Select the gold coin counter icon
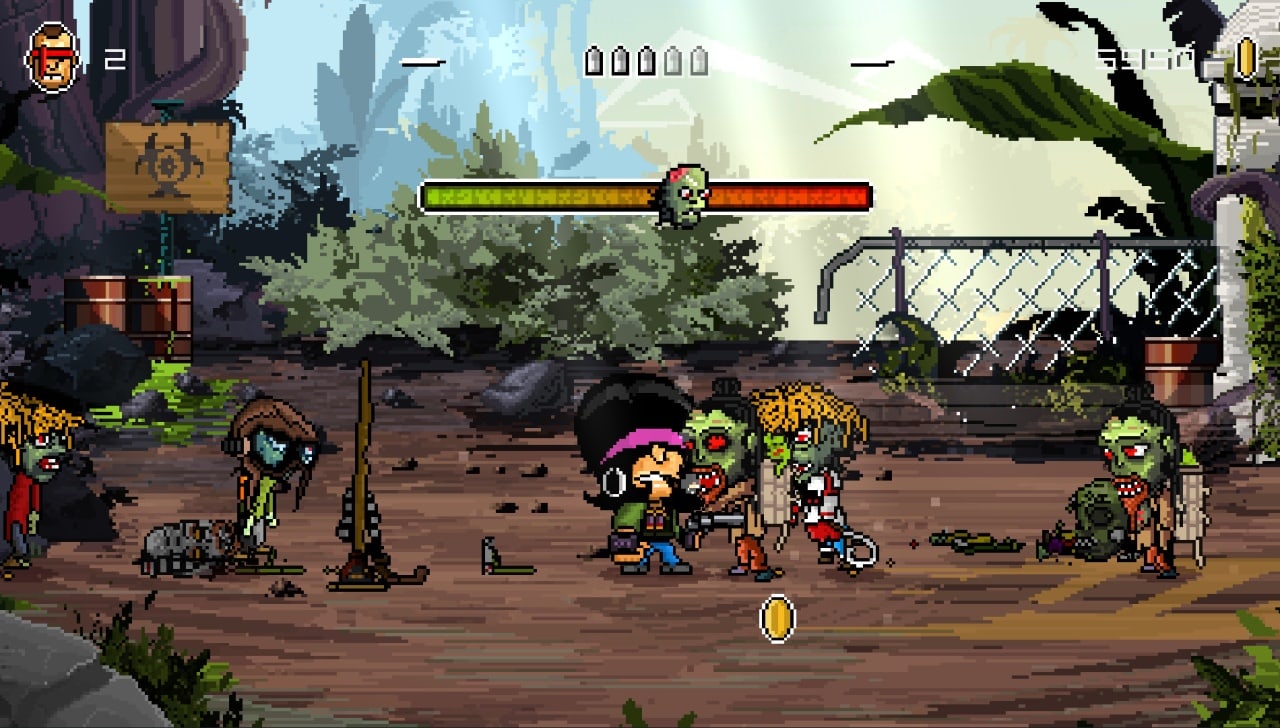Screen dimensions: 1280x728 pos(1245,58)
